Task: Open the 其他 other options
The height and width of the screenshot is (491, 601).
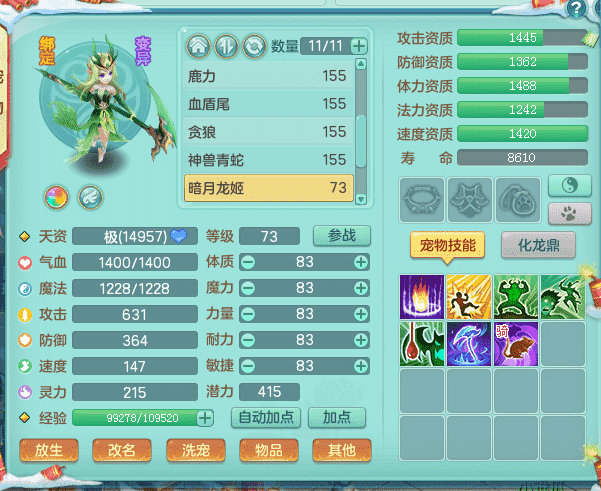Action: pos(341,450)
